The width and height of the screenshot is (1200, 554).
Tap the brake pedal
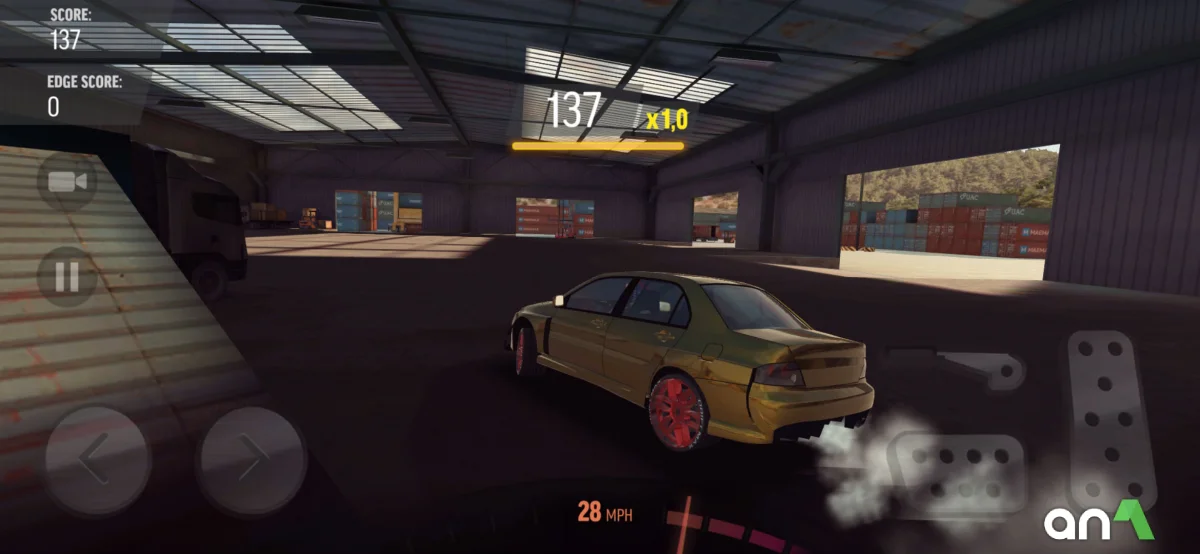[958, 472]
